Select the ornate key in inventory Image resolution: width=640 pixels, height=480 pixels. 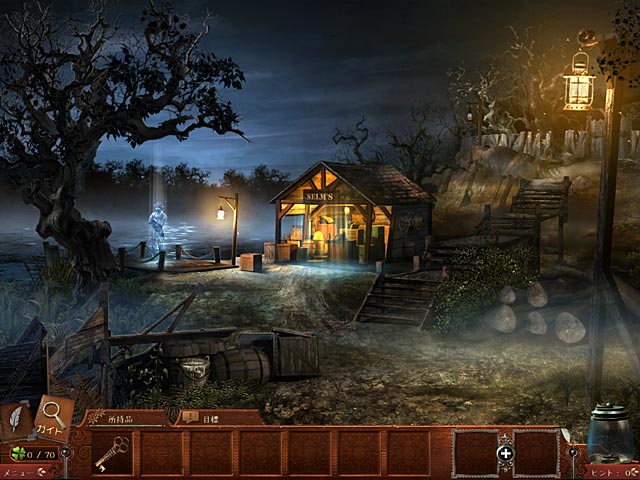[x=111, y=453]
